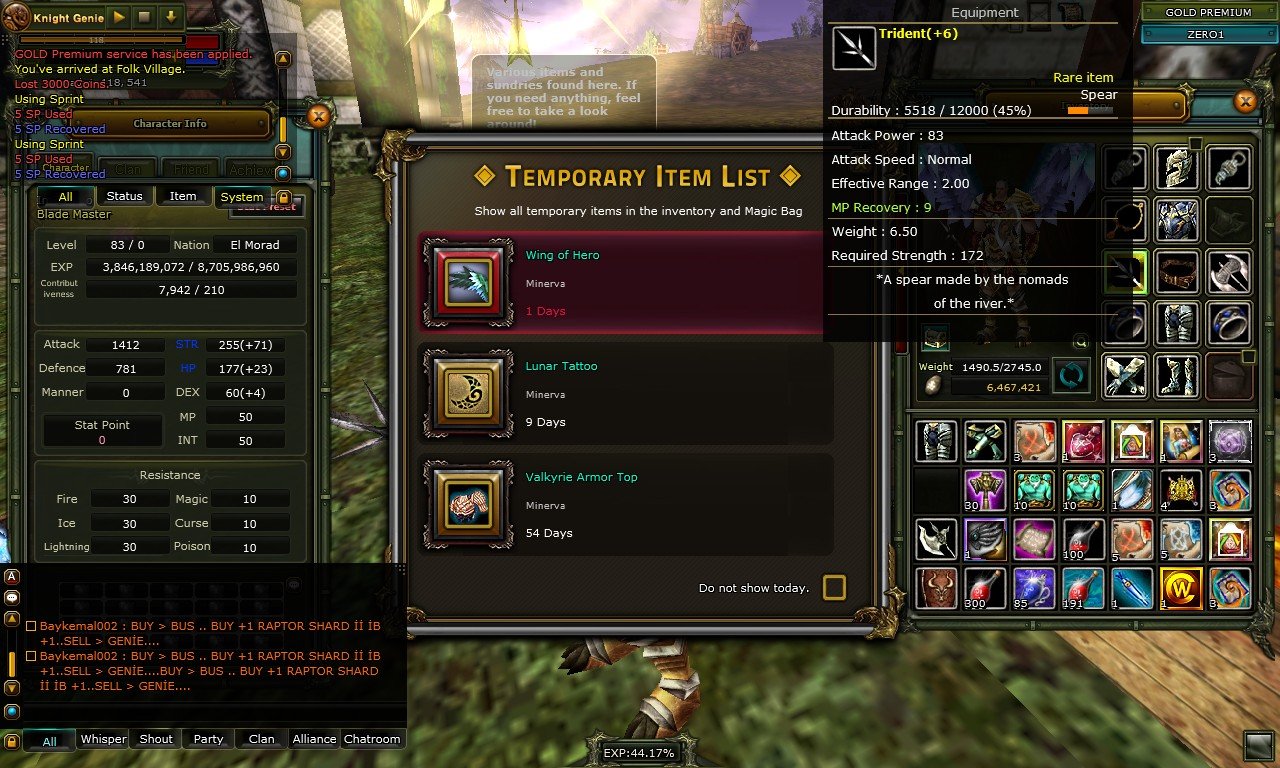Click the Knight Genie down arrow button
This screenshot has width=1280, height=768.
click(171, 17)
